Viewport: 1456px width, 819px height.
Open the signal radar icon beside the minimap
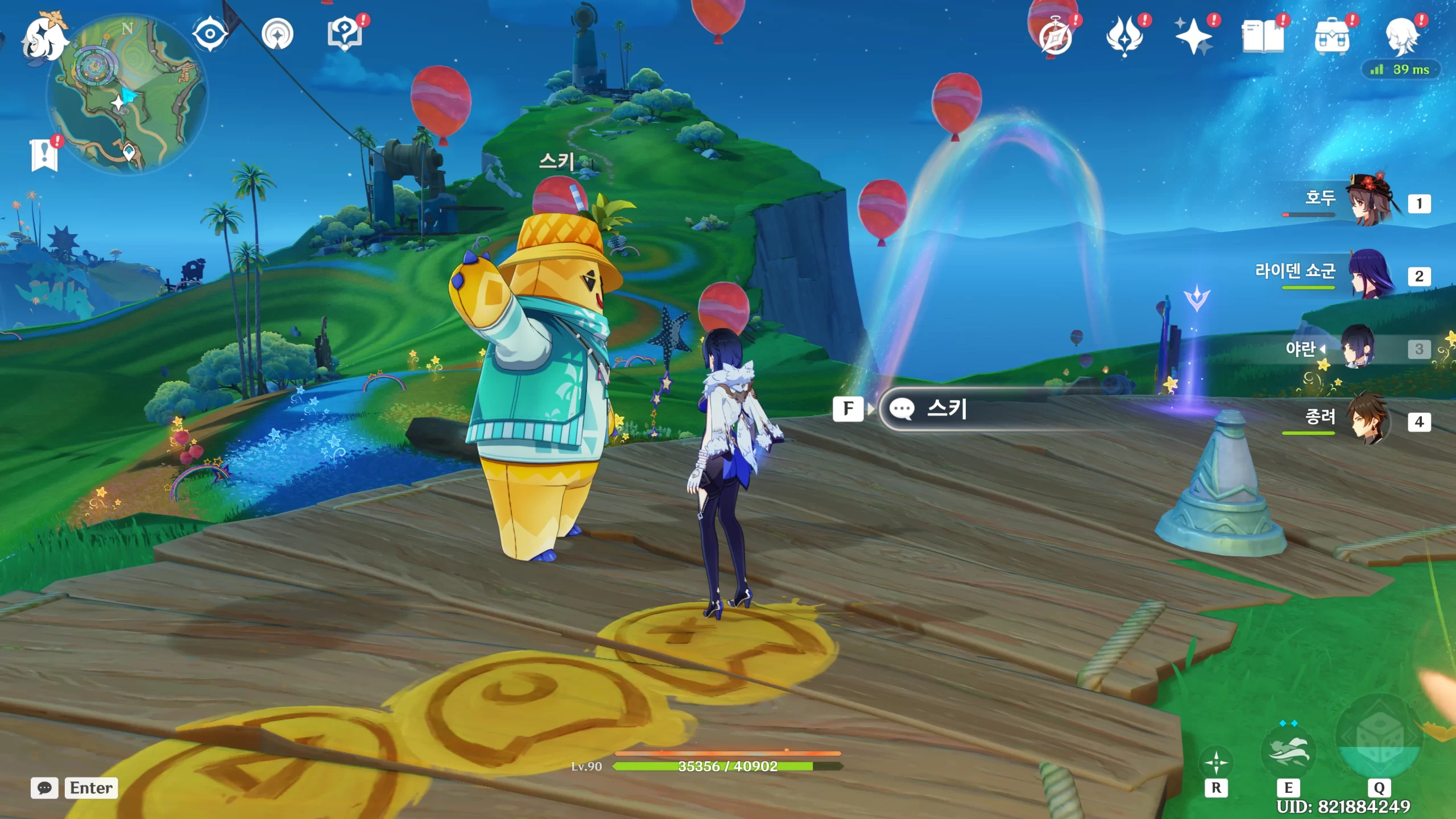pos(278,34)
